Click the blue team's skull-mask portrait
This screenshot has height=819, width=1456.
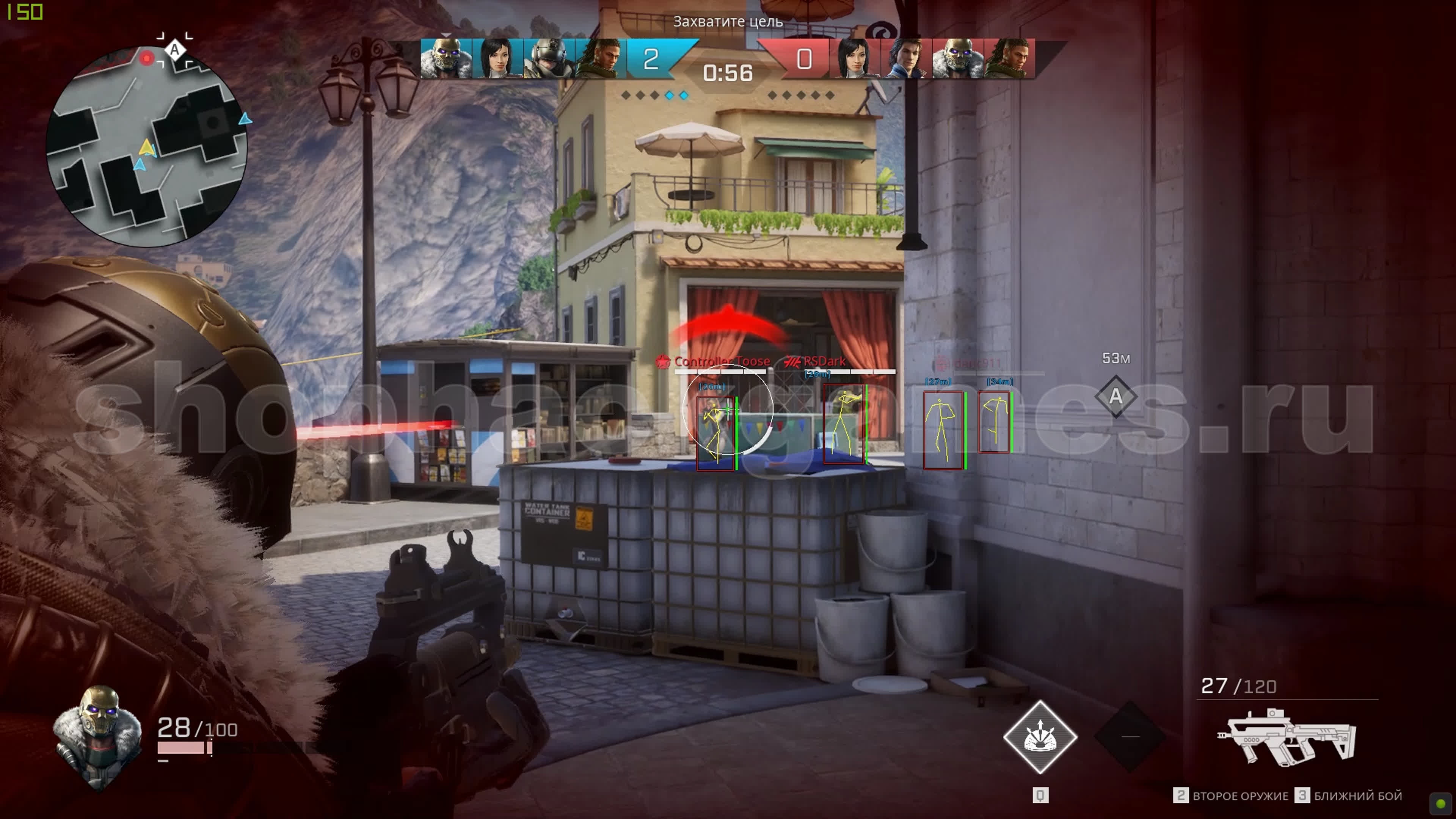(446, 59)
